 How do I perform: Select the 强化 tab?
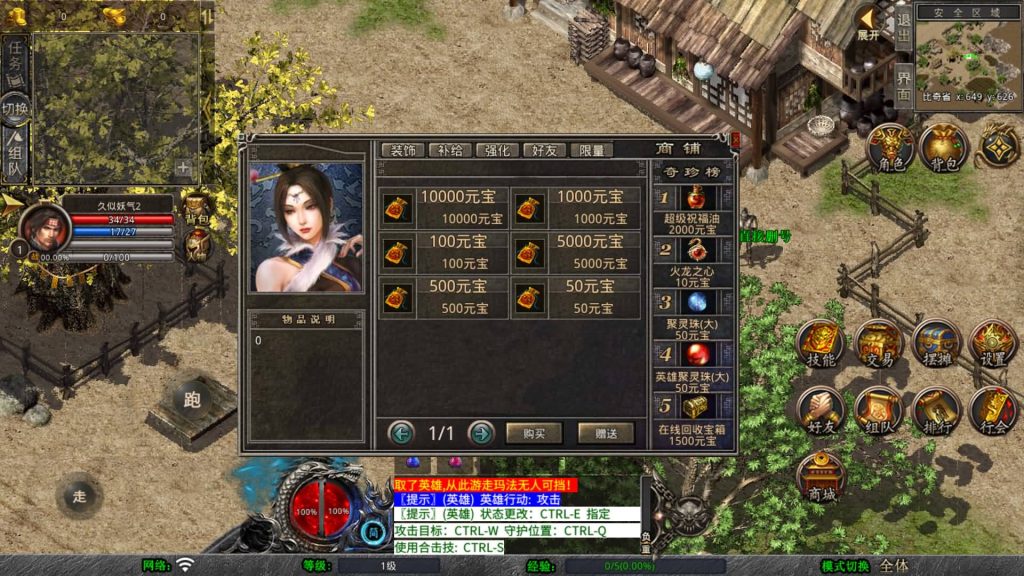point(497,150)
